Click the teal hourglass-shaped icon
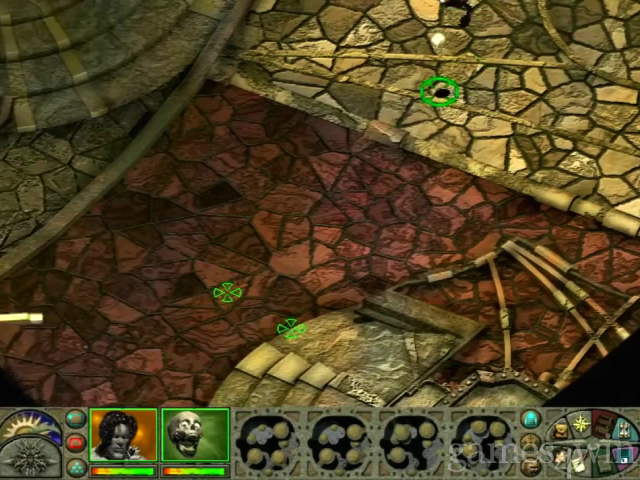The height and width of the screenshot is (480, 640). 627,432
